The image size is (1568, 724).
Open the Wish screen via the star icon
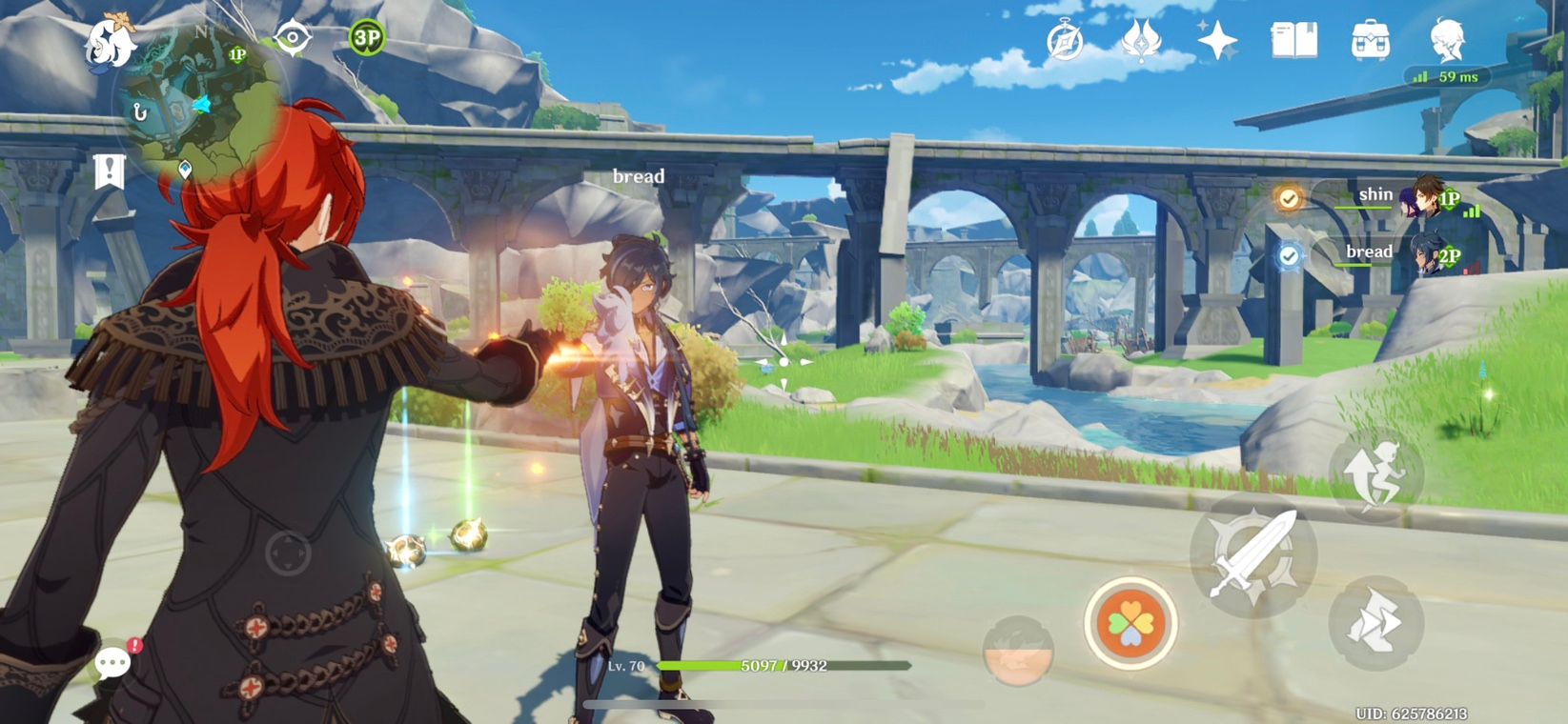click(1212, 40)
